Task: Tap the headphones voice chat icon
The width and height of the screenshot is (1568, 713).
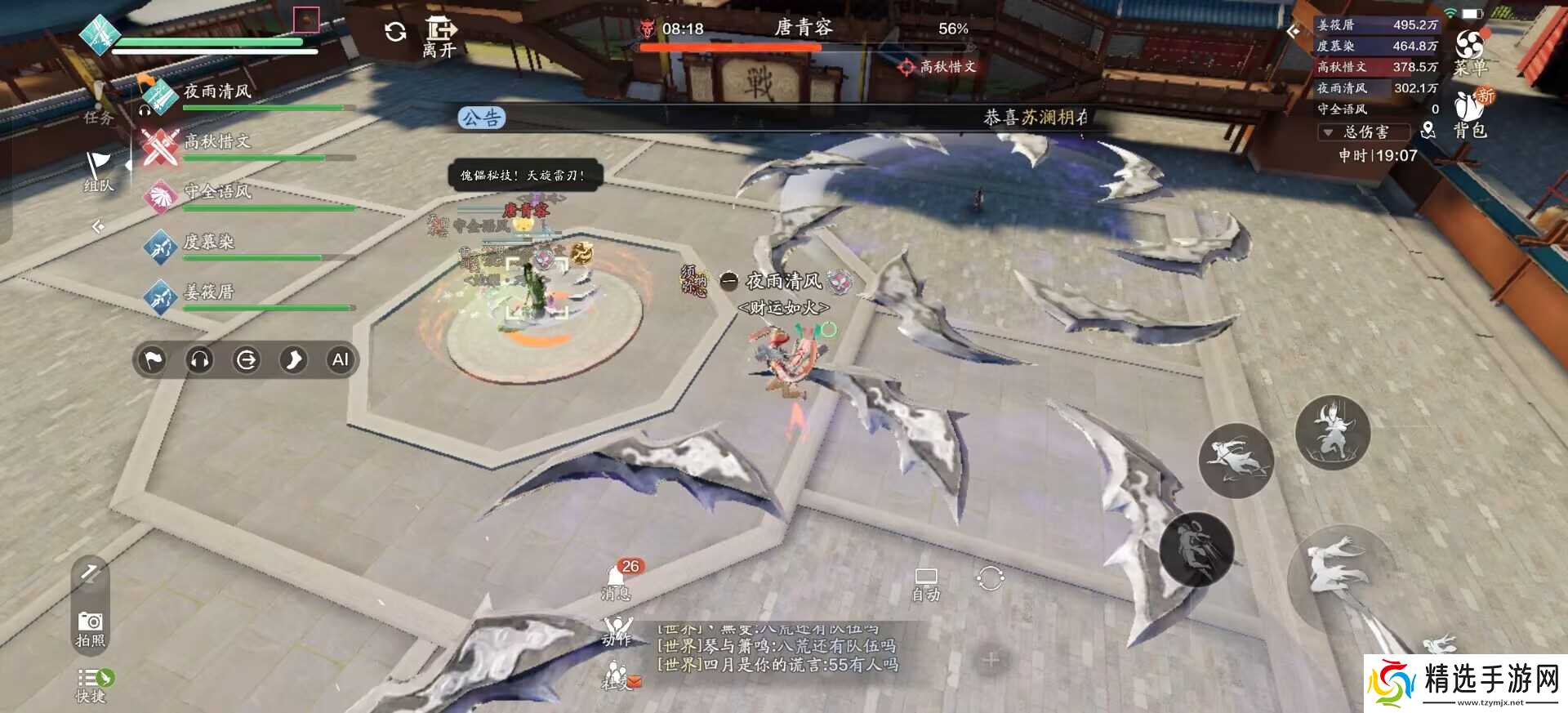Action: coord(199,359)
